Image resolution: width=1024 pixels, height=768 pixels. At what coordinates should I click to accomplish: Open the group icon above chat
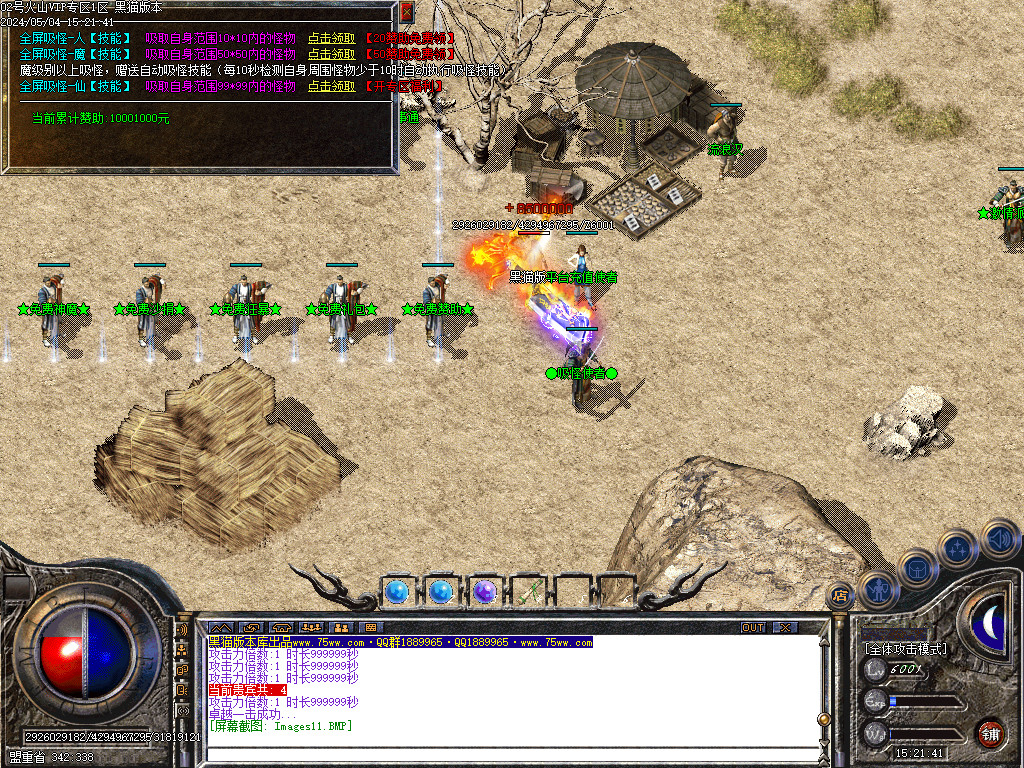[310, 627]
